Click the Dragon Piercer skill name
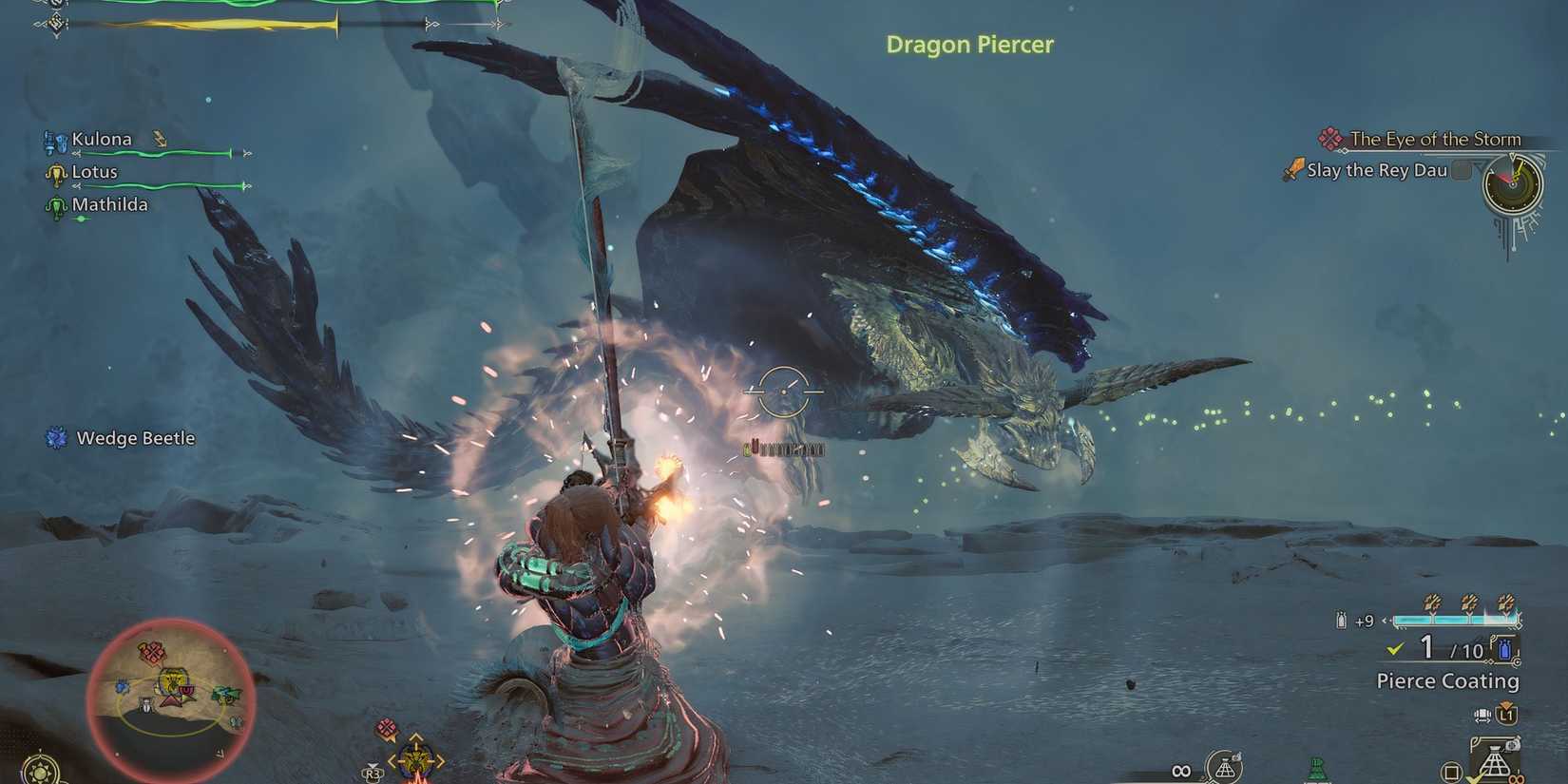The height and width of the screenshot is (784, 1568). coord(969,45)
